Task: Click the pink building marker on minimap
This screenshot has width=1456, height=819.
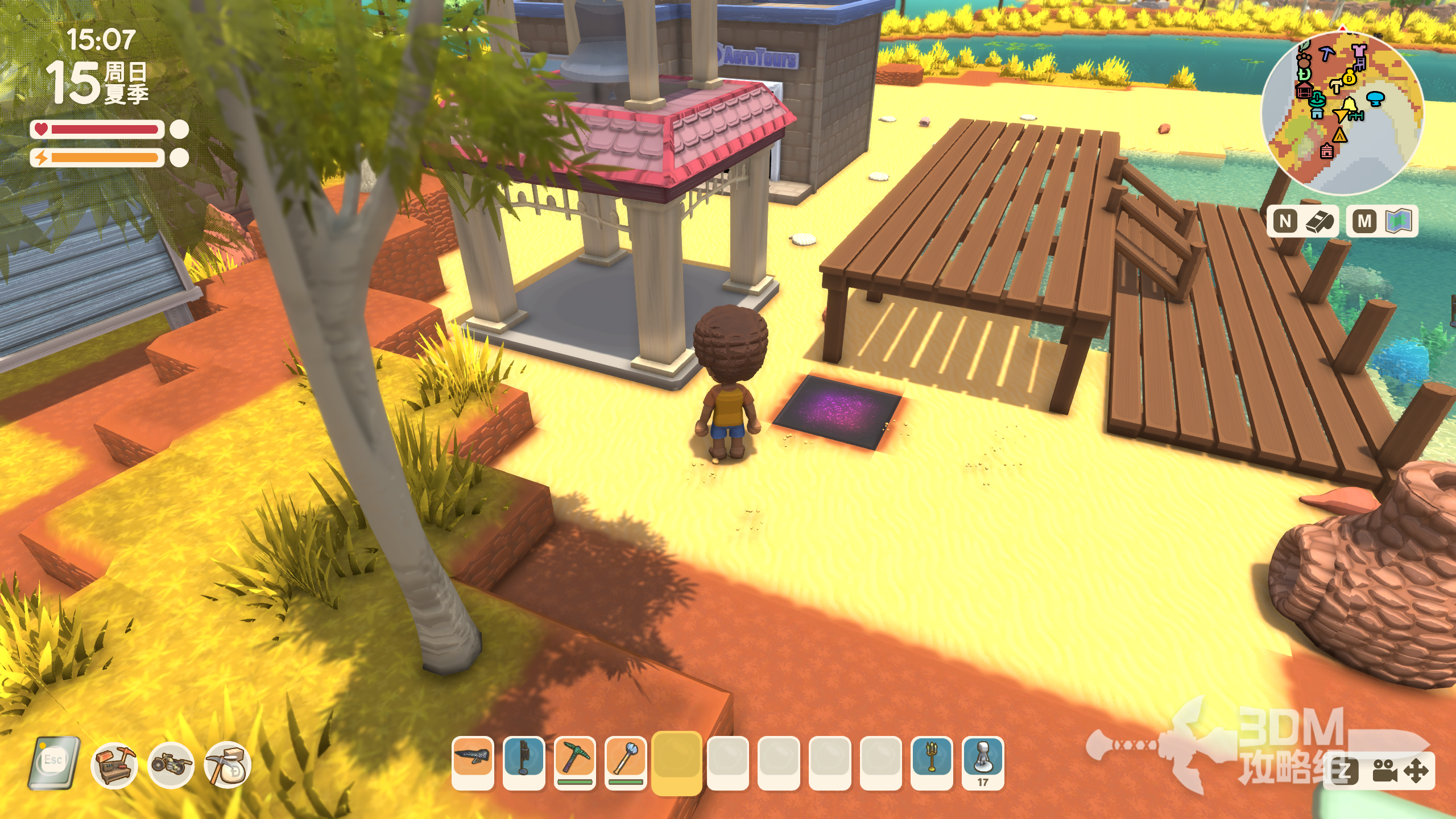Action: (x=1326, y=151)
